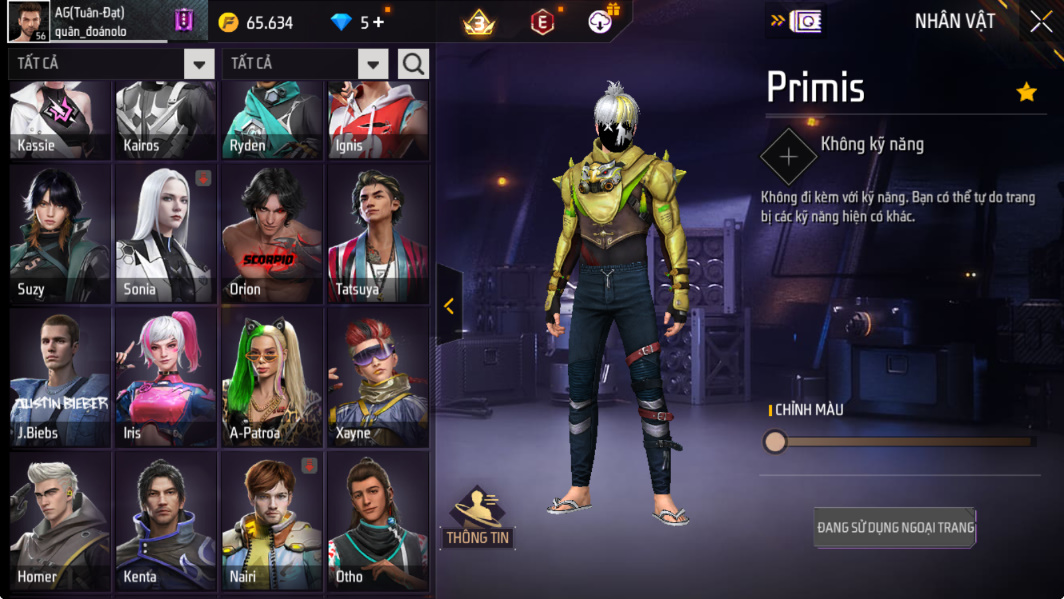Select the Otho character tile
This screenshot has height=599, width=1064.
(x=378, y=520)
